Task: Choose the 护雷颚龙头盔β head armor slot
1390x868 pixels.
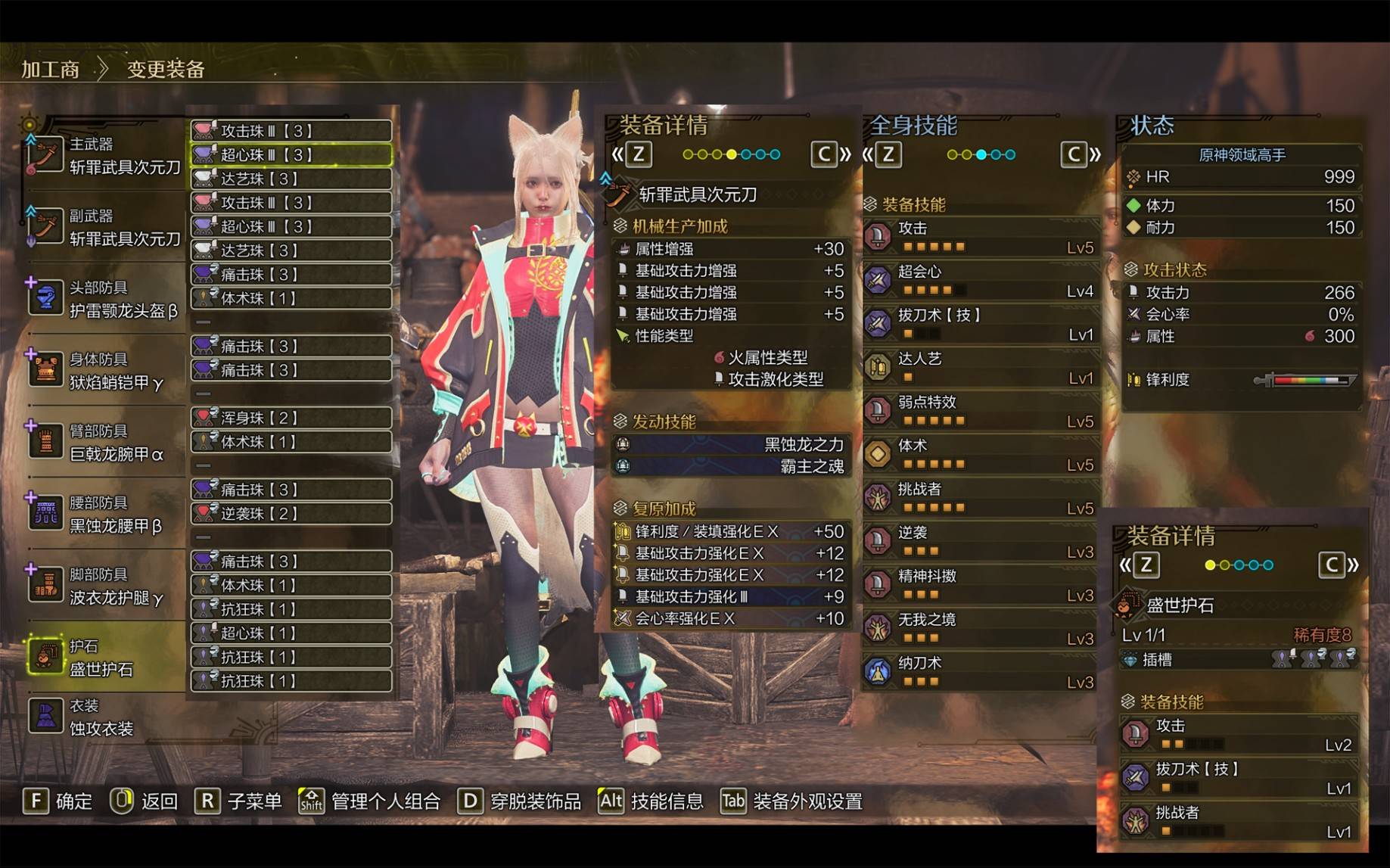Action: tap(106, 300)
